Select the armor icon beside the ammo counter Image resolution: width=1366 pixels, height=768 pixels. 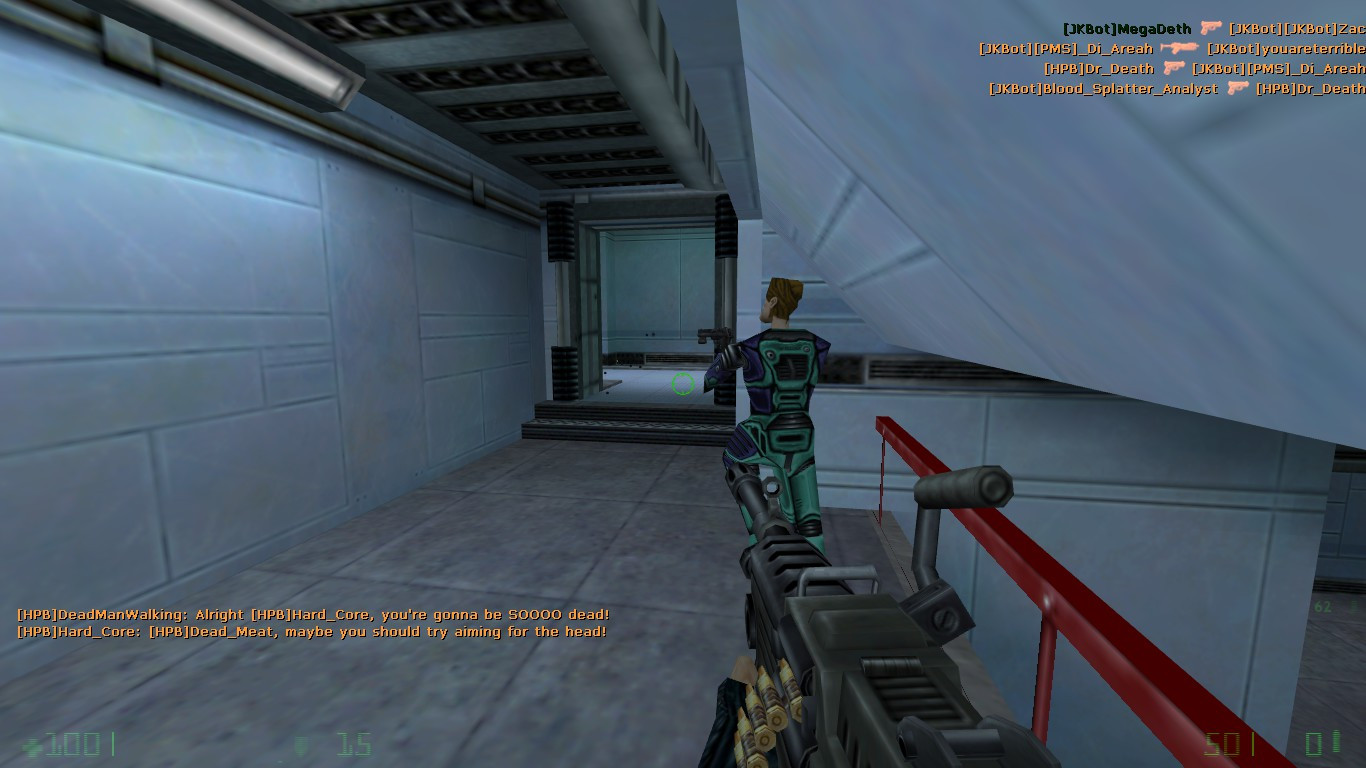[x=300, y=746]
